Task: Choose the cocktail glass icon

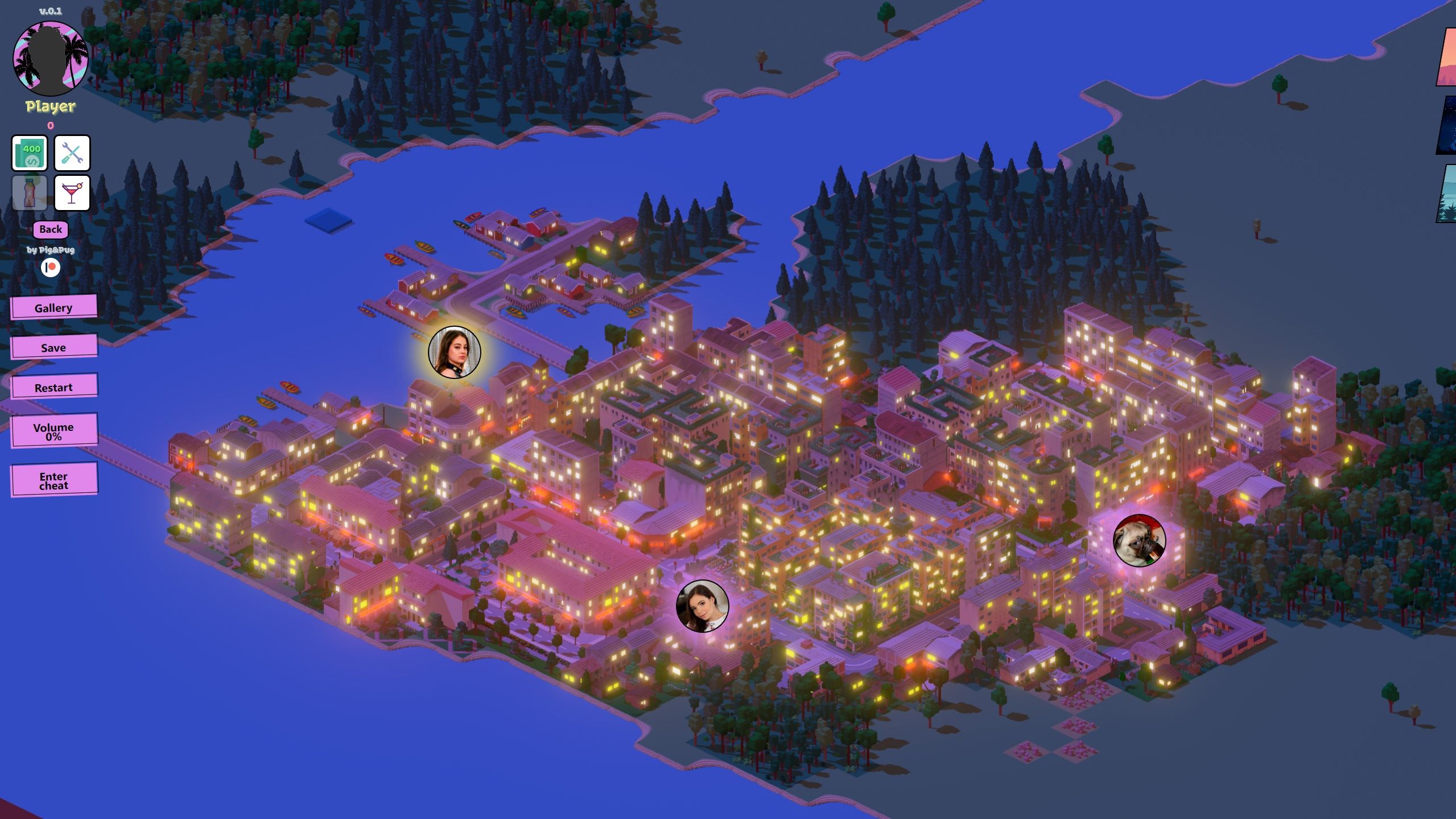Action: pos(72,193)
